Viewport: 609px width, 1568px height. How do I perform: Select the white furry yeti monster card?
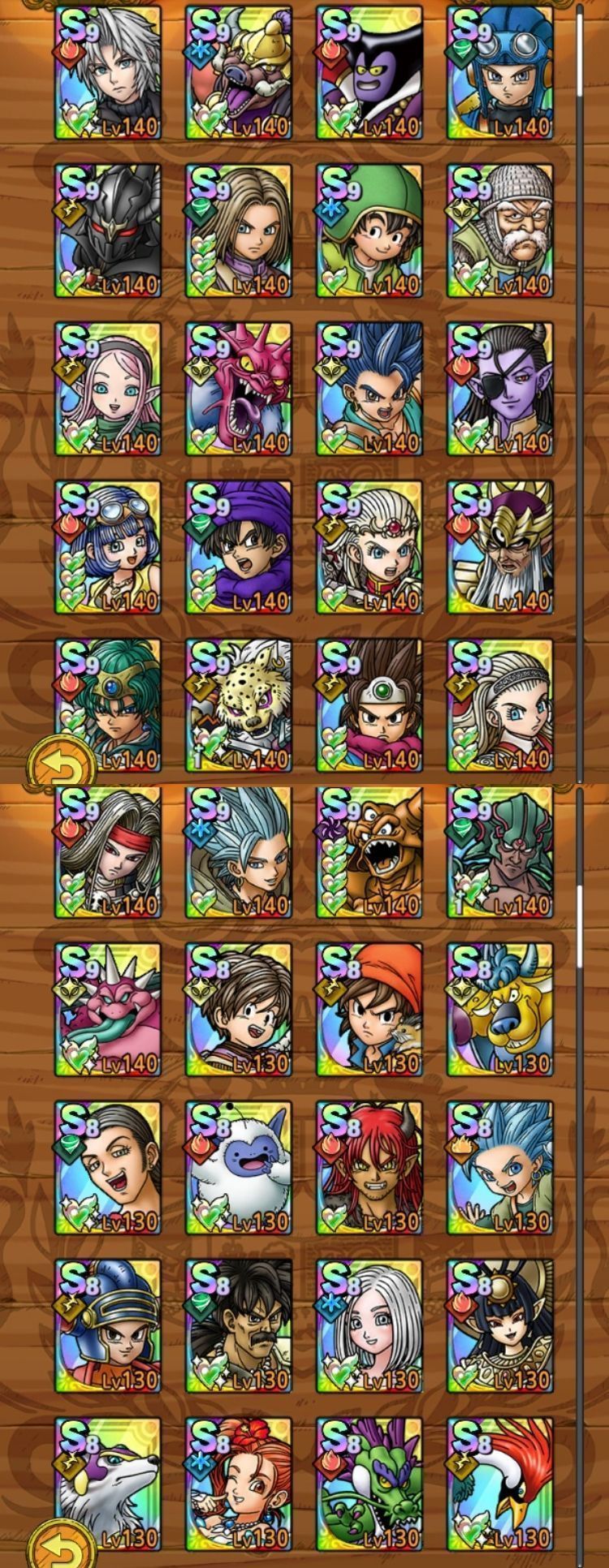pos(239,1169)
